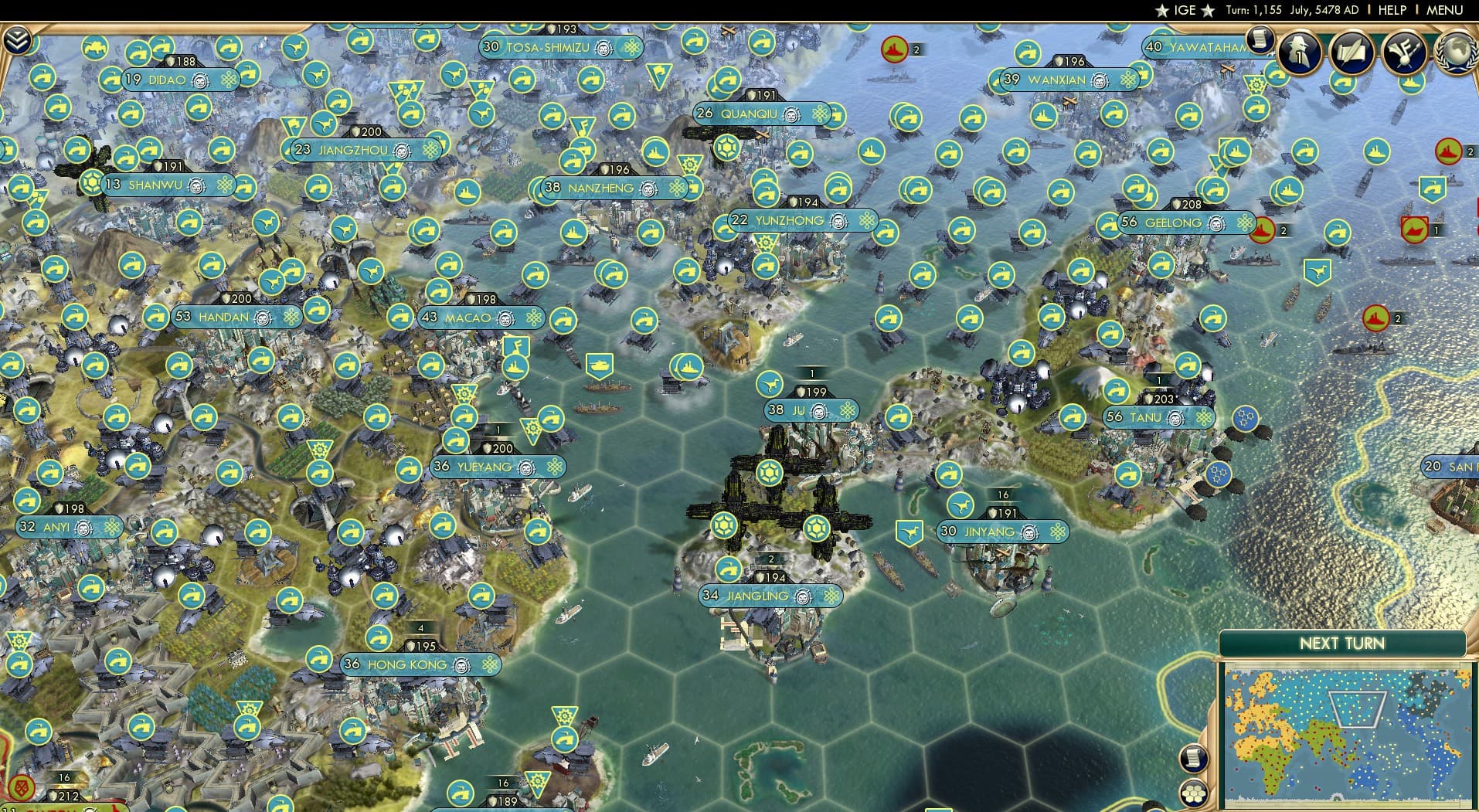Click the notification scroll icon beside the espionage button
1479x812 pixels.
(x=1261, y=40)
